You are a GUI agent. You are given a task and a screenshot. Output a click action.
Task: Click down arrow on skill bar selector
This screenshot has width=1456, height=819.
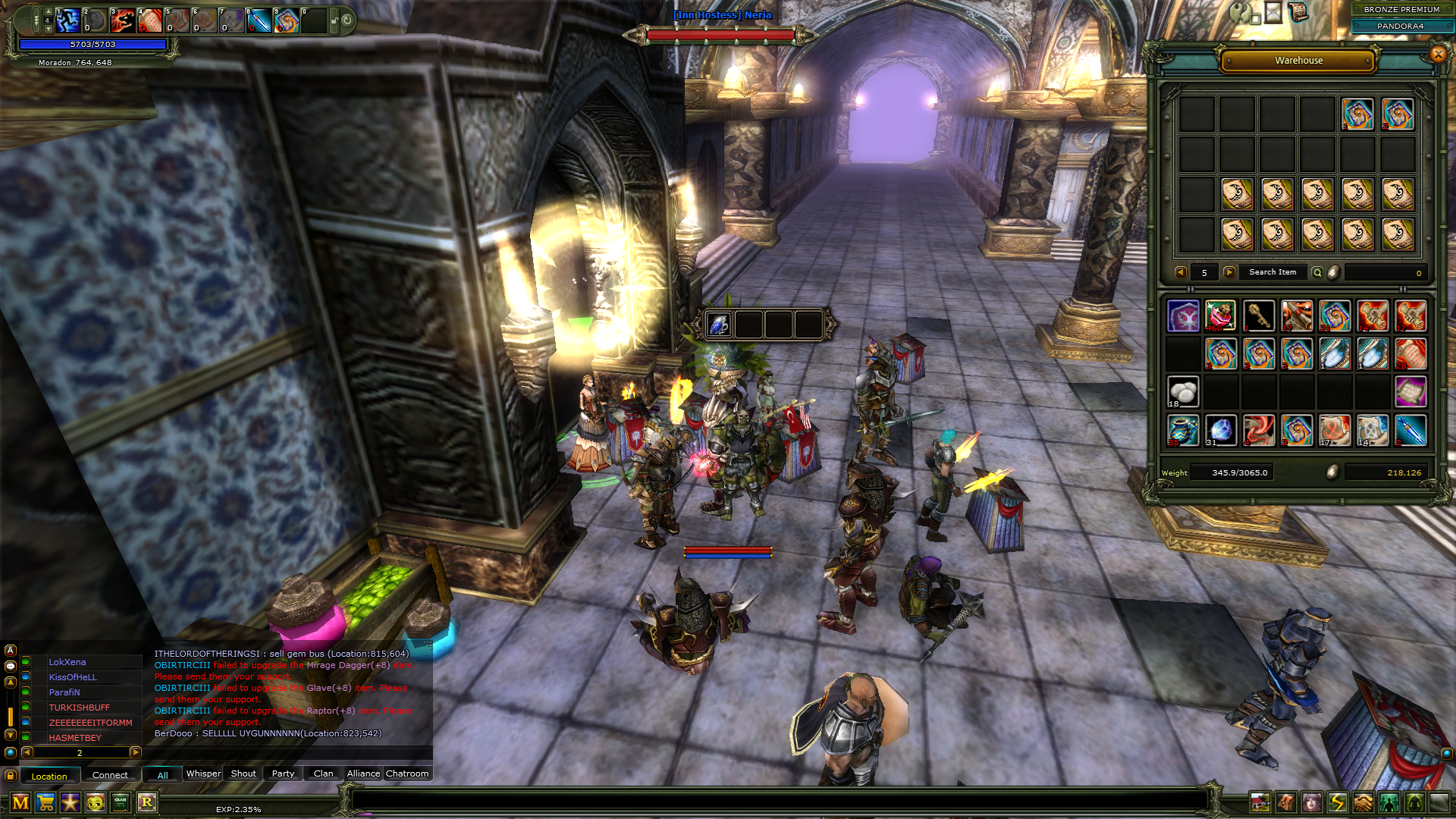click(49, 30)
